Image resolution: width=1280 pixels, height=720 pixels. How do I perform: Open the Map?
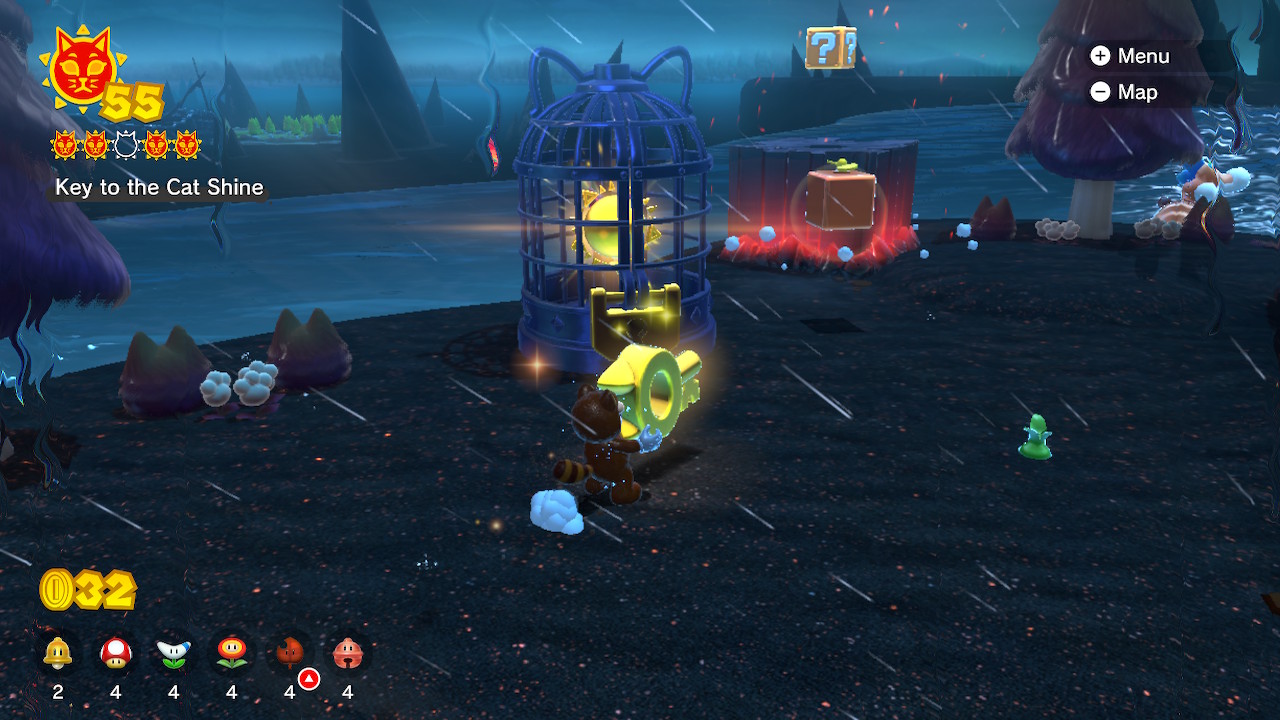1124,92
